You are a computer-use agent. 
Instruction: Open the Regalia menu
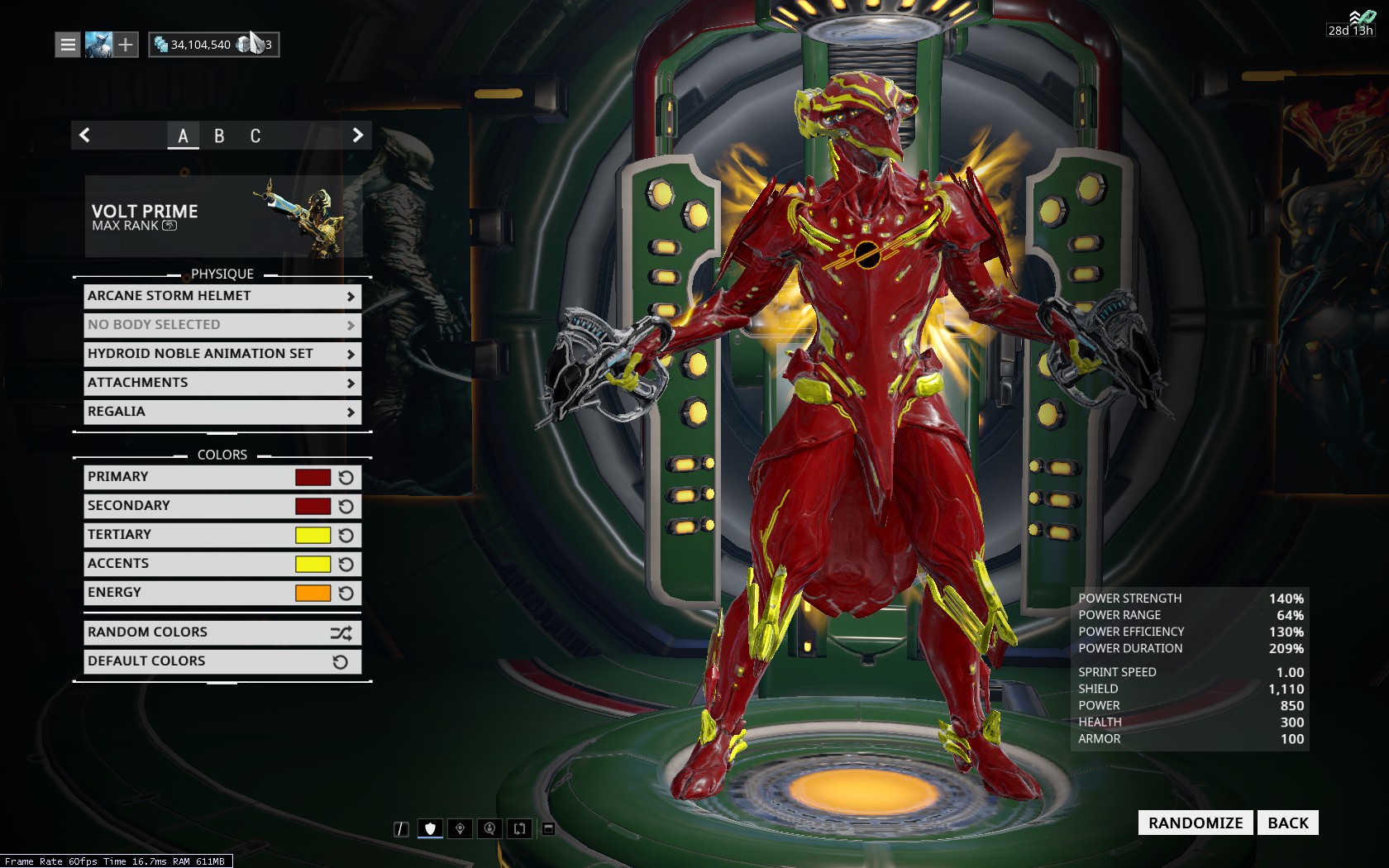(222, 412)
